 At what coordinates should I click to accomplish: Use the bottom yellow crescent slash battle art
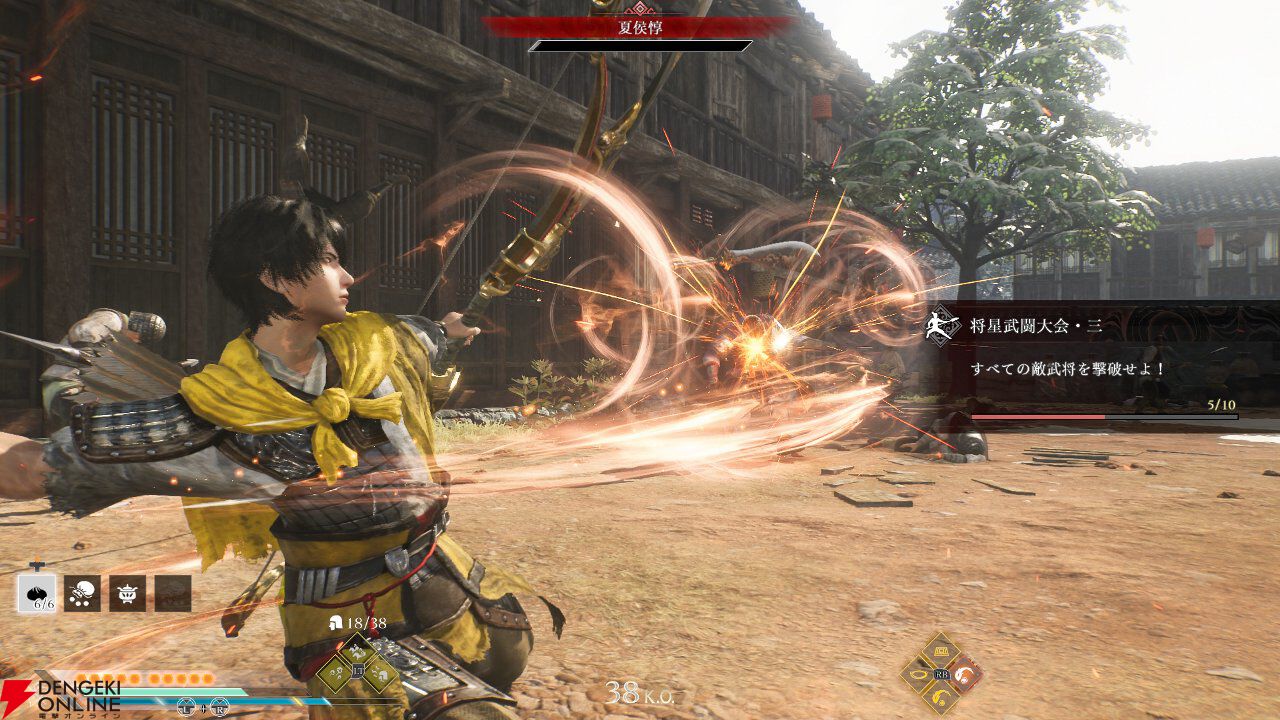click(940, 697)
